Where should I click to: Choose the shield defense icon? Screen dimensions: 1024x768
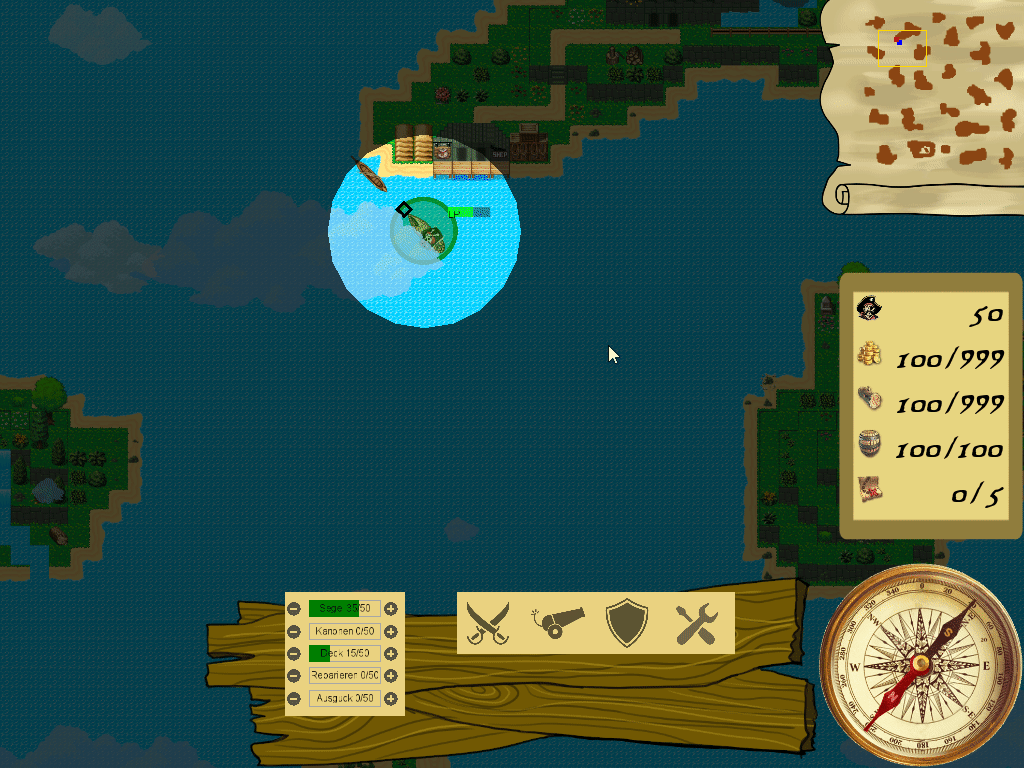(627, 623)
